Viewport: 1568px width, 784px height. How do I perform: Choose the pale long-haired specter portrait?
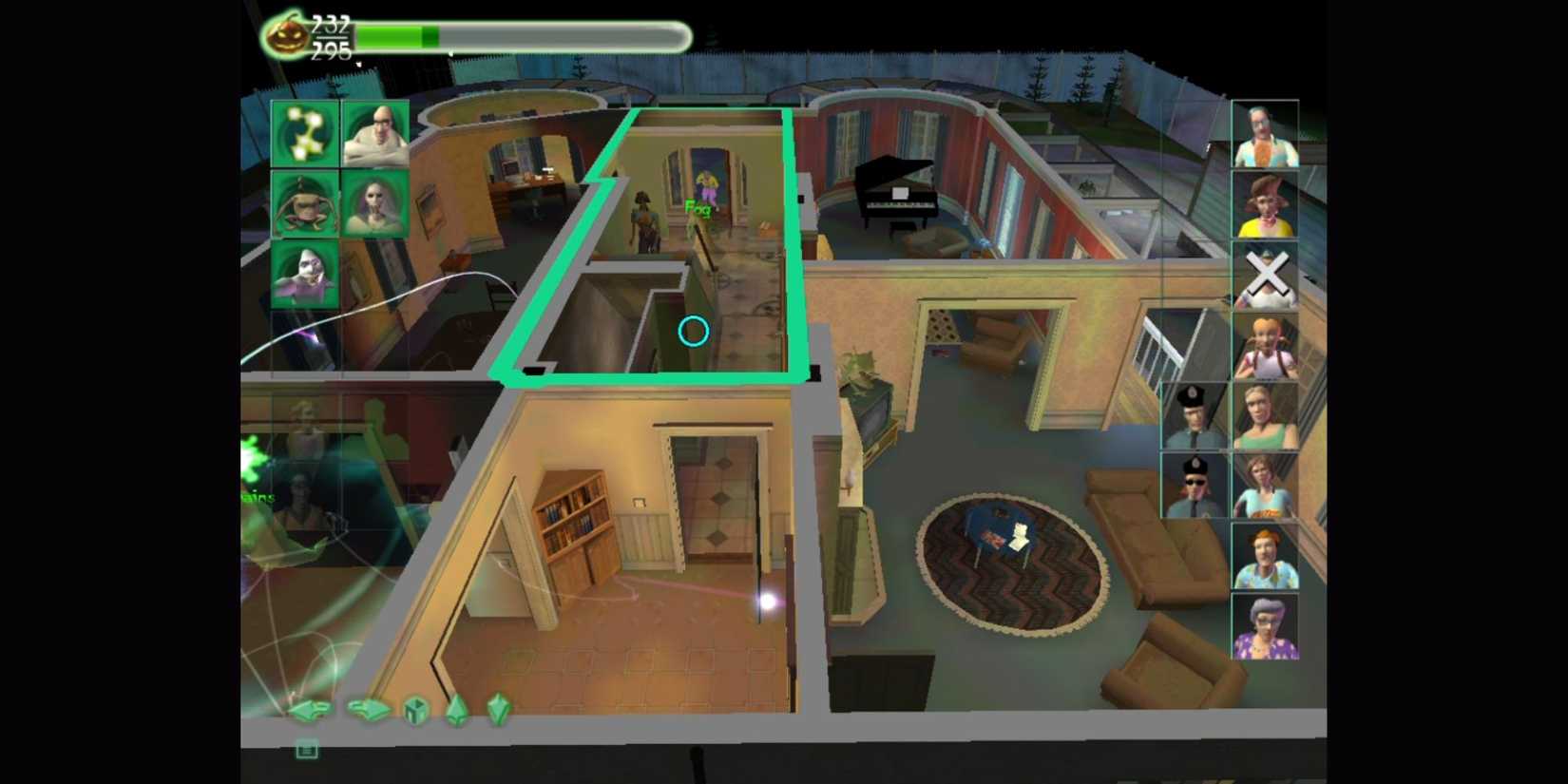[x=373, y=202]
